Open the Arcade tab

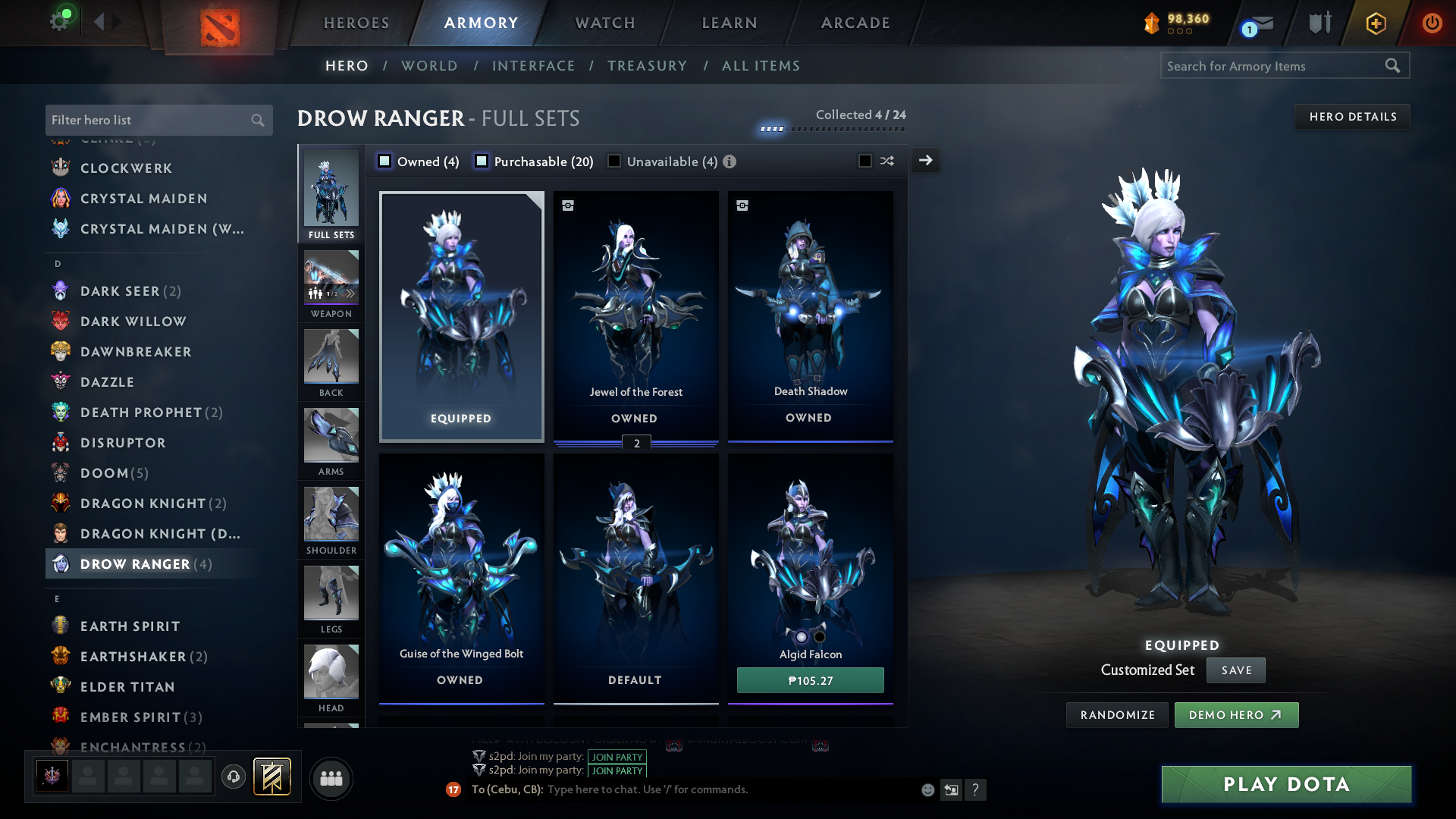855,23
